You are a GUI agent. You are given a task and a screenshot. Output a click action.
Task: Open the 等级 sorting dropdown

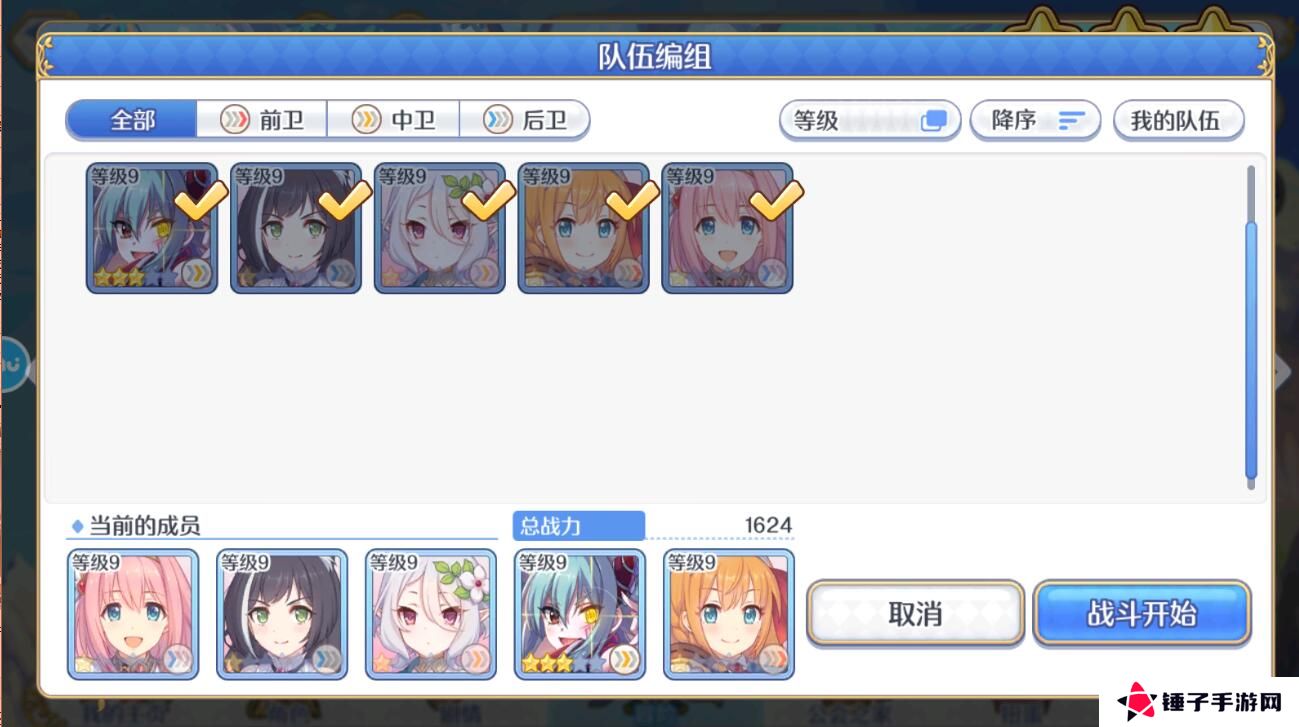868,120
